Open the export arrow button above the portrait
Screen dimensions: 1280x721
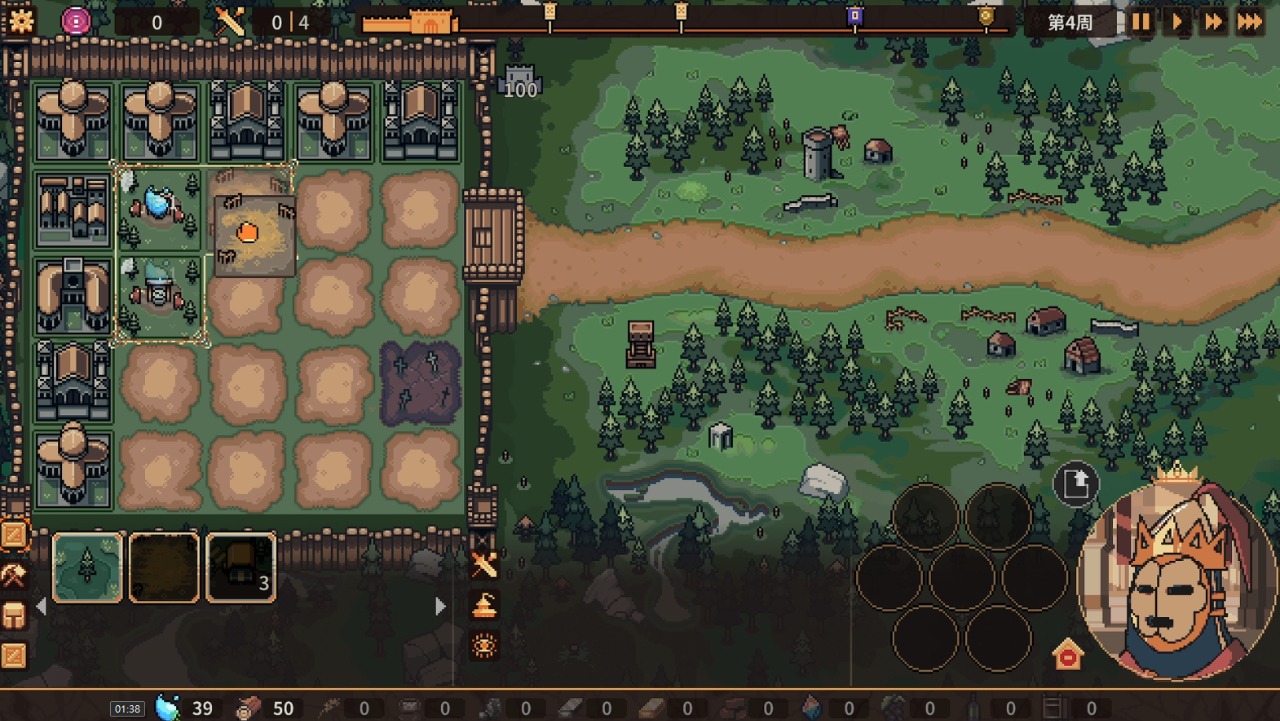coord(1076,485)
